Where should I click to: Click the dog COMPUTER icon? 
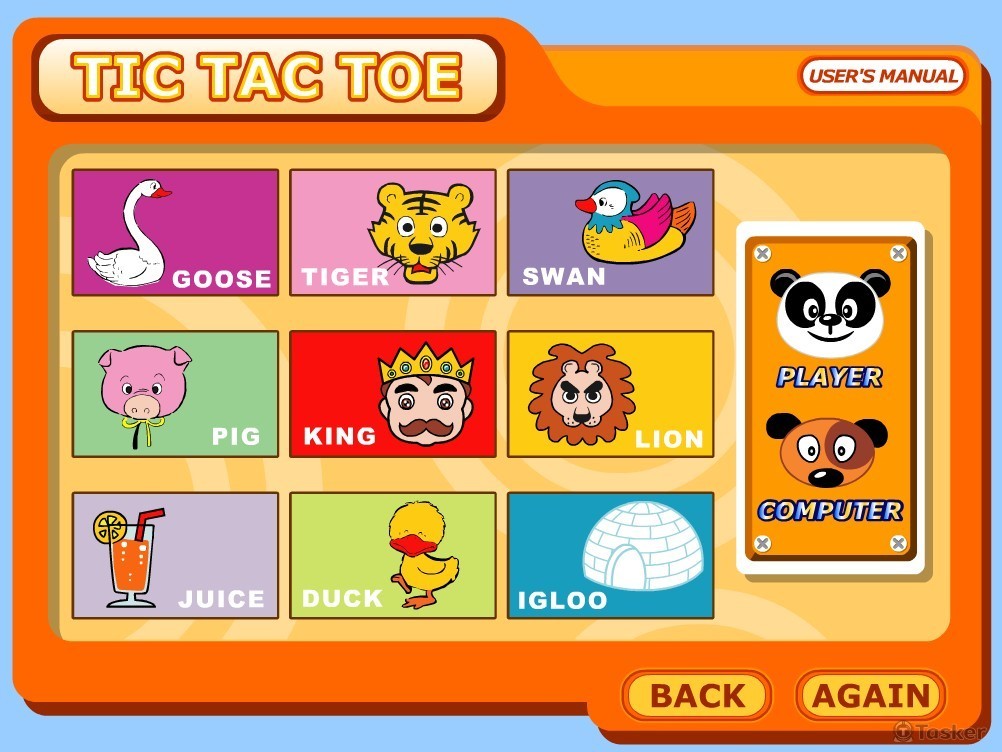coord(828,452)
